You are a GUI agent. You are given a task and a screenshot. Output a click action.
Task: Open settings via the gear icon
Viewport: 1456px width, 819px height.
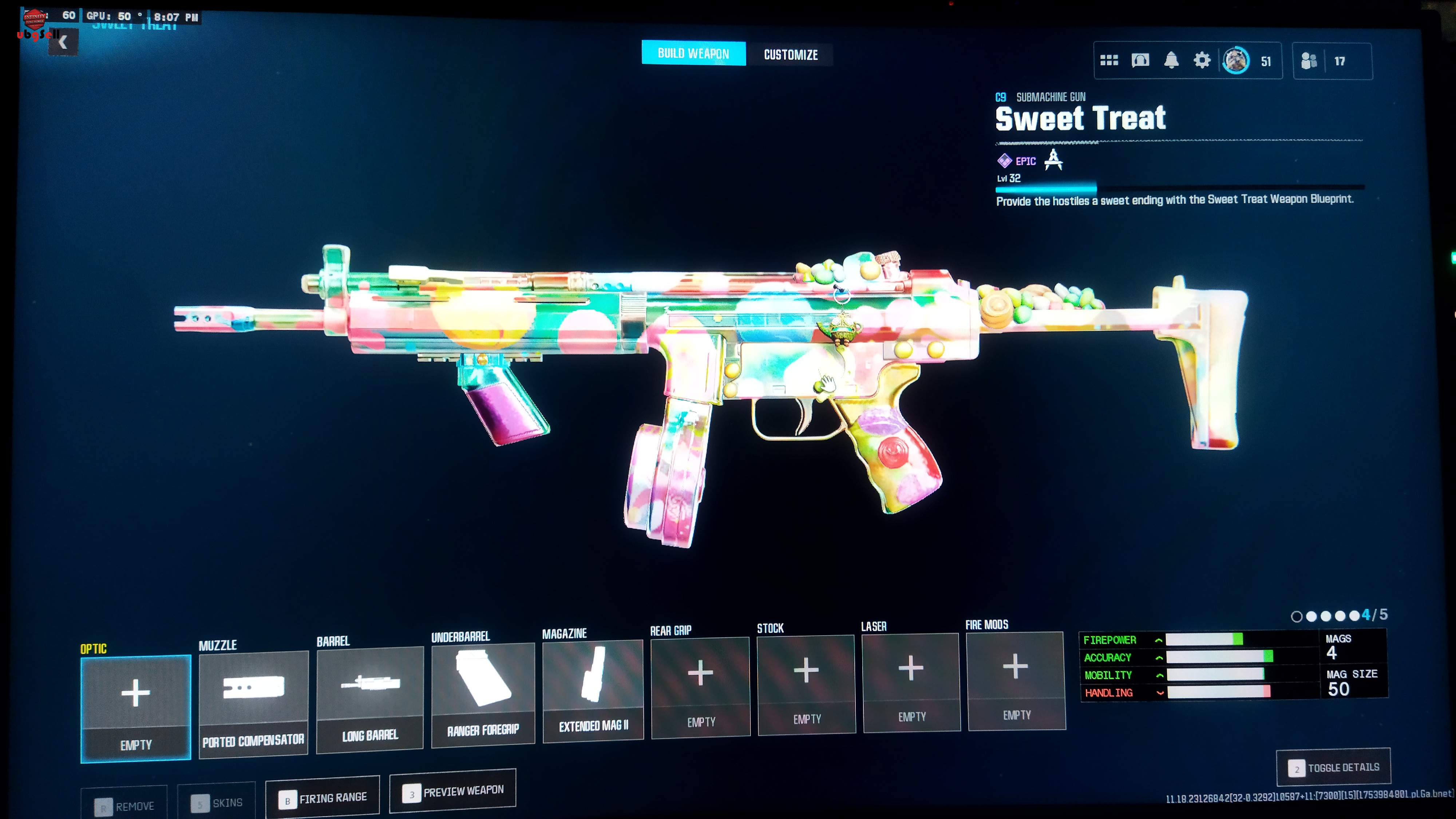tap(1202, 60)
